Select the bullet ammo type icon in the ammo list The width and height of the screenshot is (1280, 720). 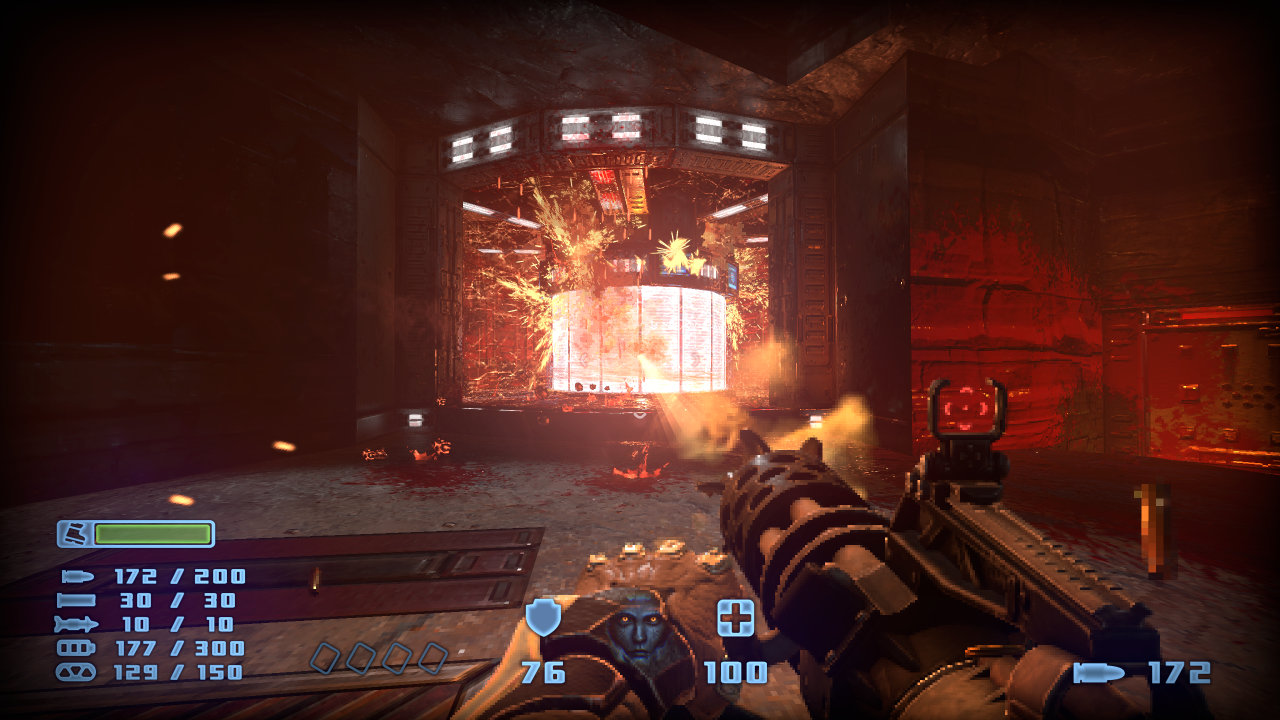77,577
